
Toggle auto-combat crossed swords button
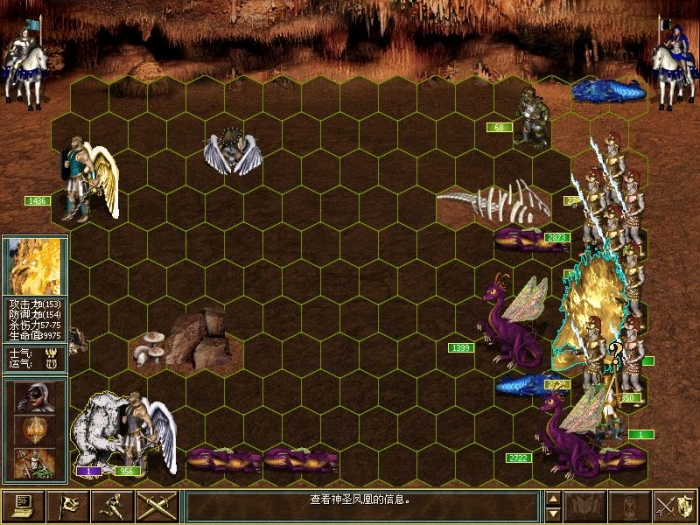point(157,505)
